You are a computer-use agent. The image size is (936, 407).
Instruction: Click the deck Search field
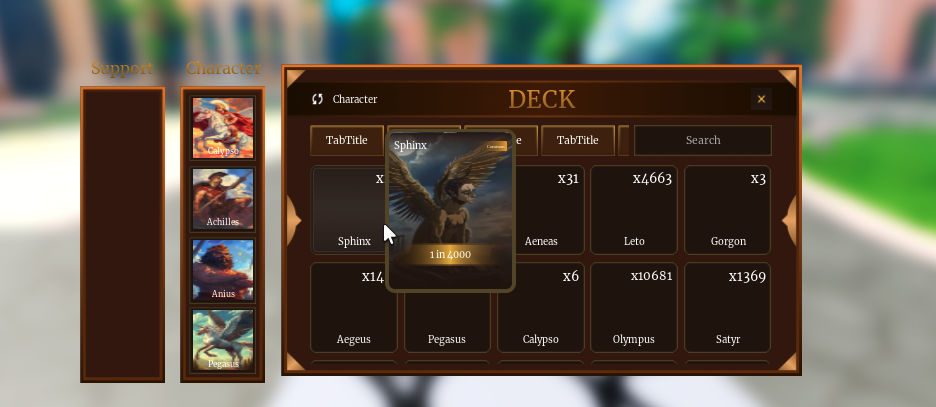[702, 140]
